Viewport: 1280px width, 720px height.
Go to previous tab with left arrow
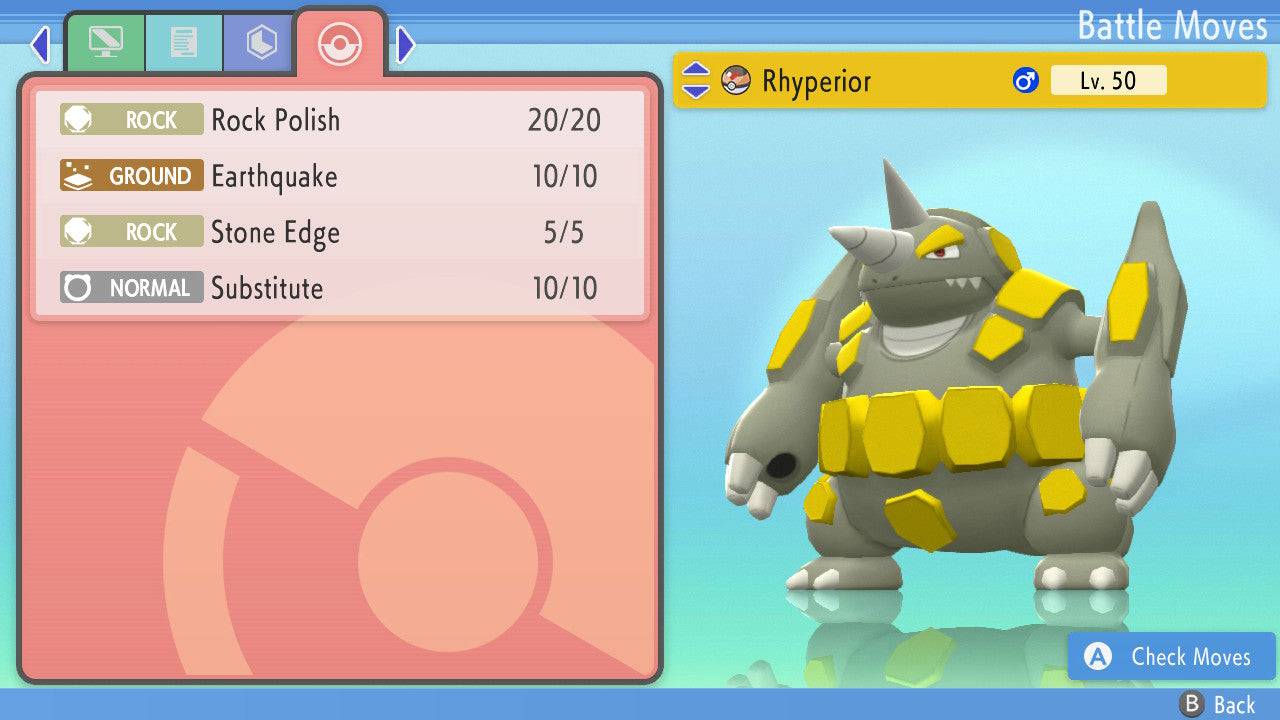click(x=40, y=44)
